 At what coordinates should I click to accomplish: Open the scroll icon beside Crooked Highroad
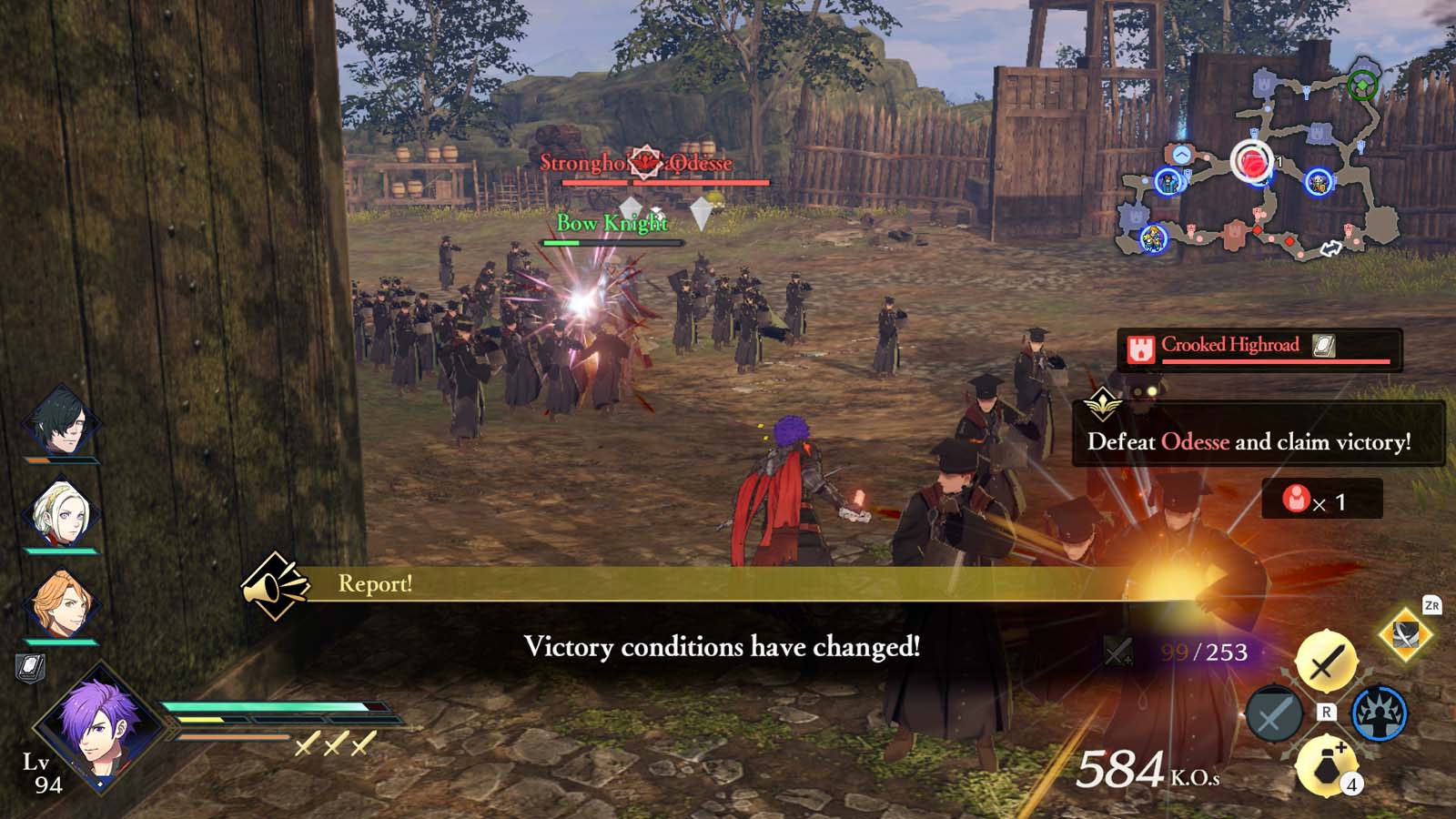1324,347
